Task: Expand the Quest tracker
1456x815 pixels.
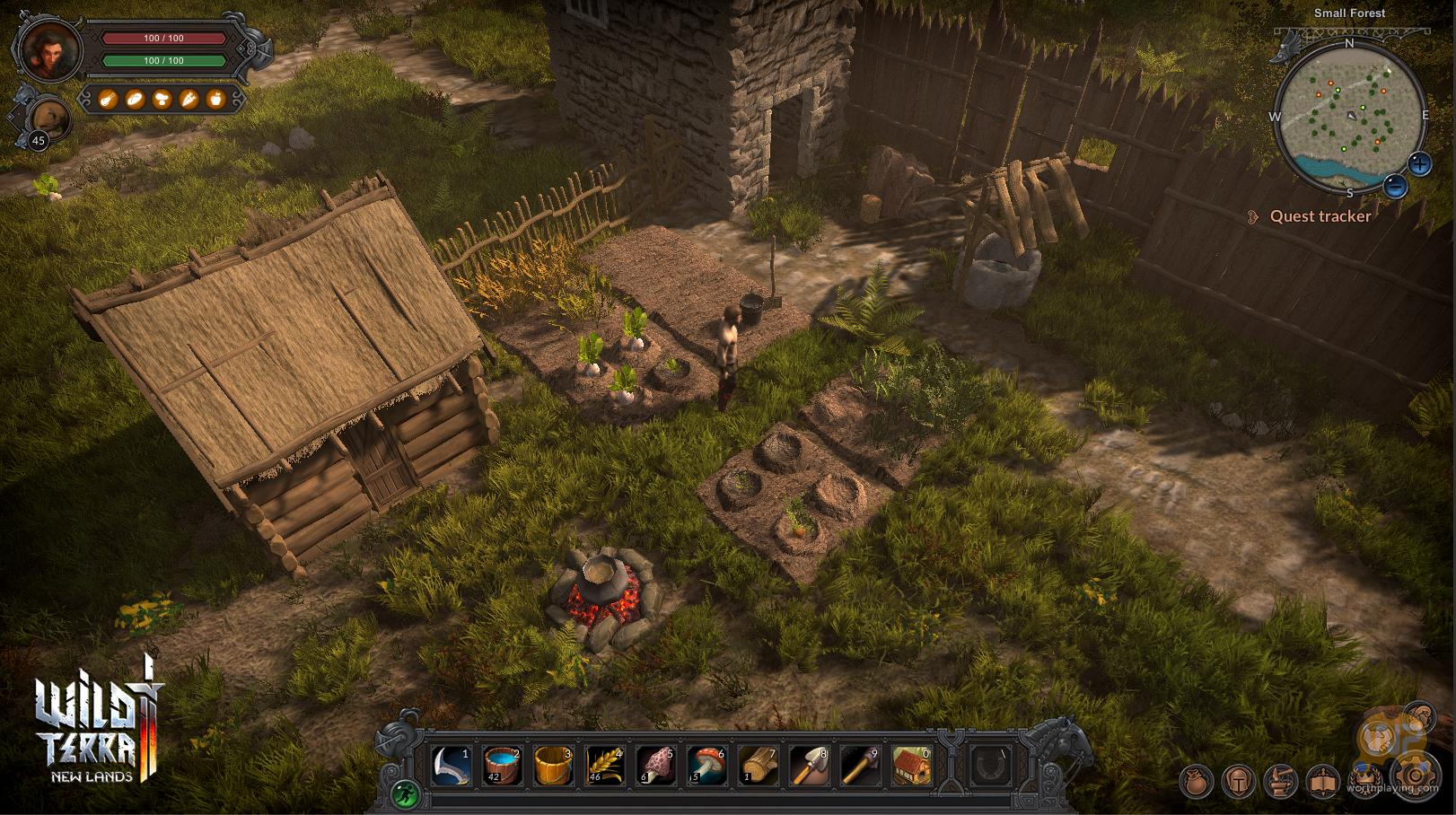Action: (x=1320, y=216)
